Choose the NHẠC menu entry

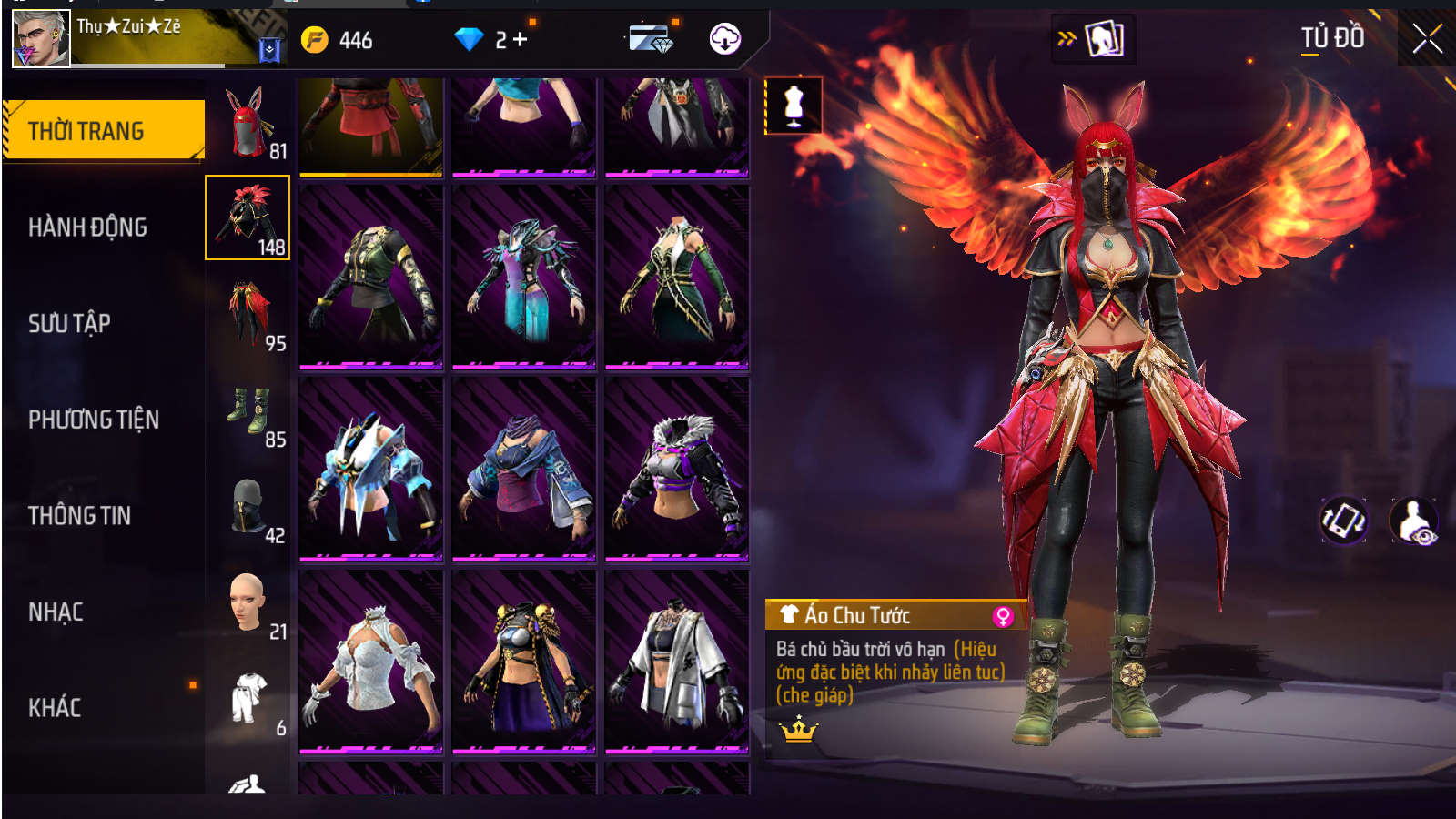click(56, 612)
